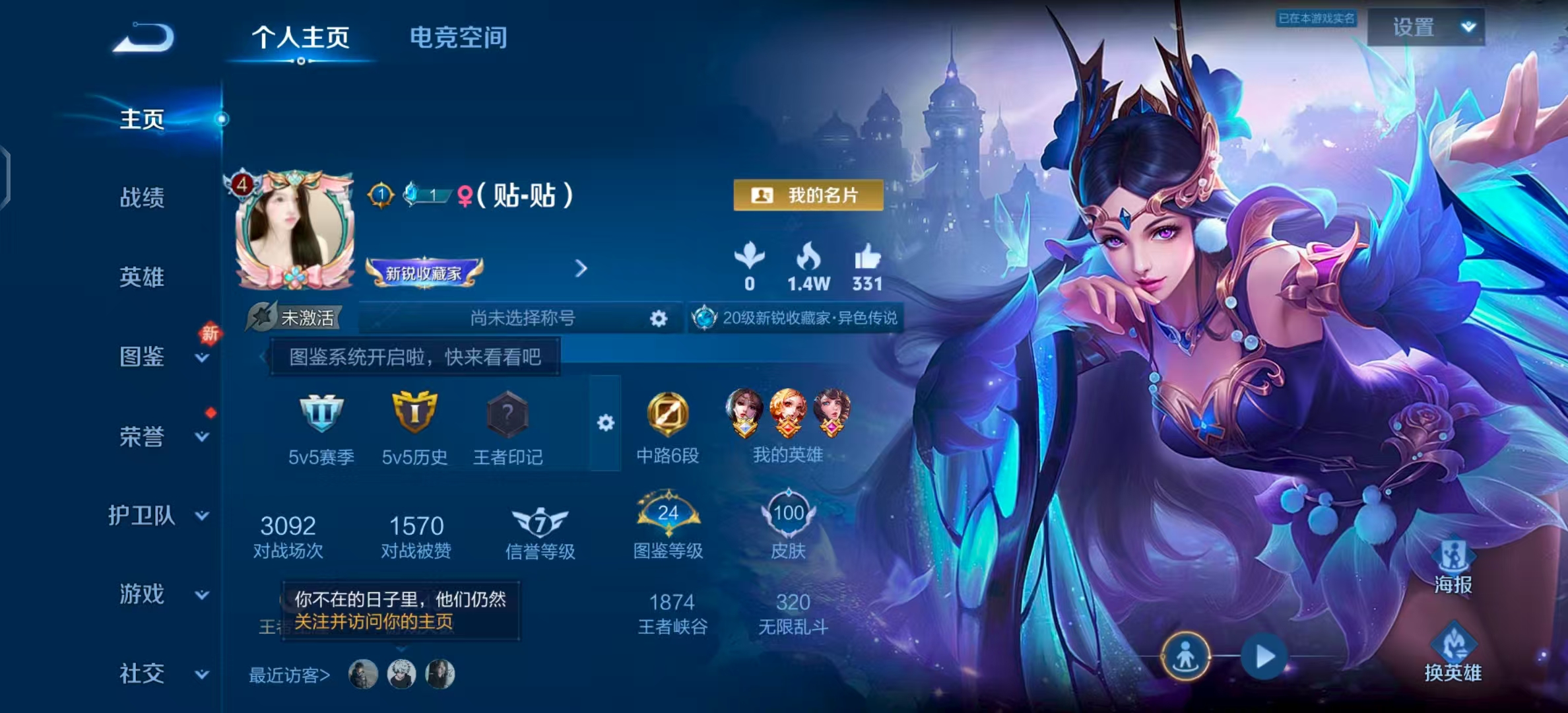Open the 海报 poster button
Image resolution: width=1568 pixels, height=713 pixels.
(1453, 566)
